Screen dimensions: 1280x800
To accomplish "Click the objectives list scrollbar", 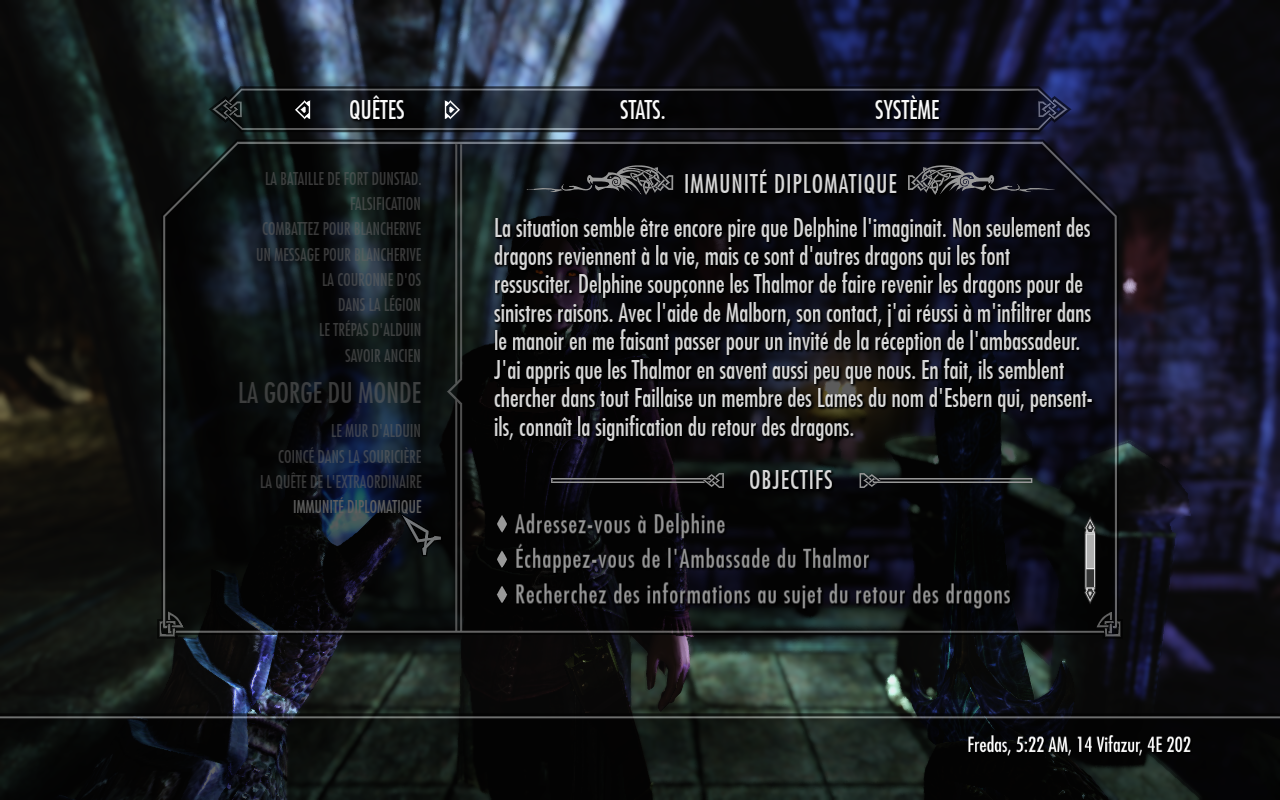I will tap(1090, 559).
